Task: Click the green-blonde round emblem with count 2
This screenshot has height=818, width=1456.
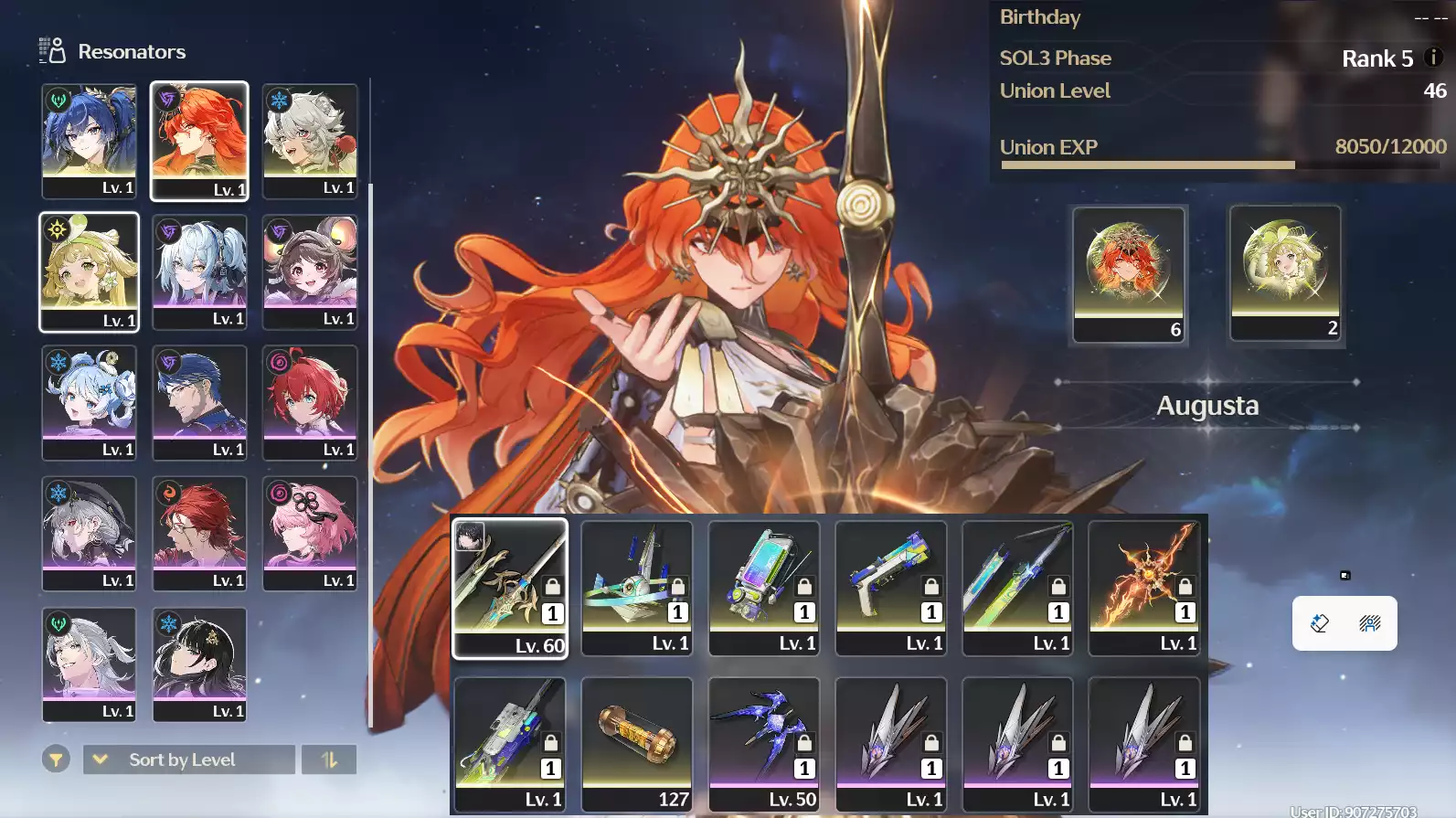Action: pos(1285,272)
